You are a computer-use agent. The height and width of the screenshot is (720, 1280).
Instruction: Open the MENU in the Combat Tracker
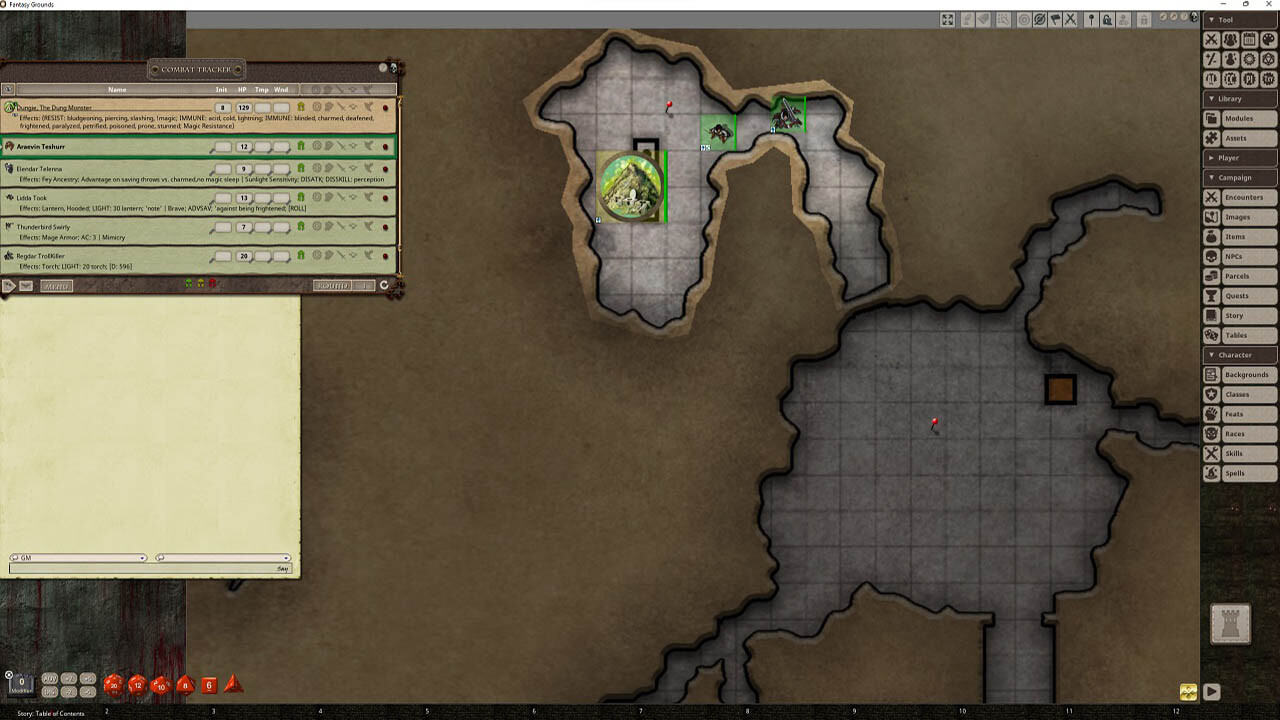pyautogui.click(x=58, y=284)
